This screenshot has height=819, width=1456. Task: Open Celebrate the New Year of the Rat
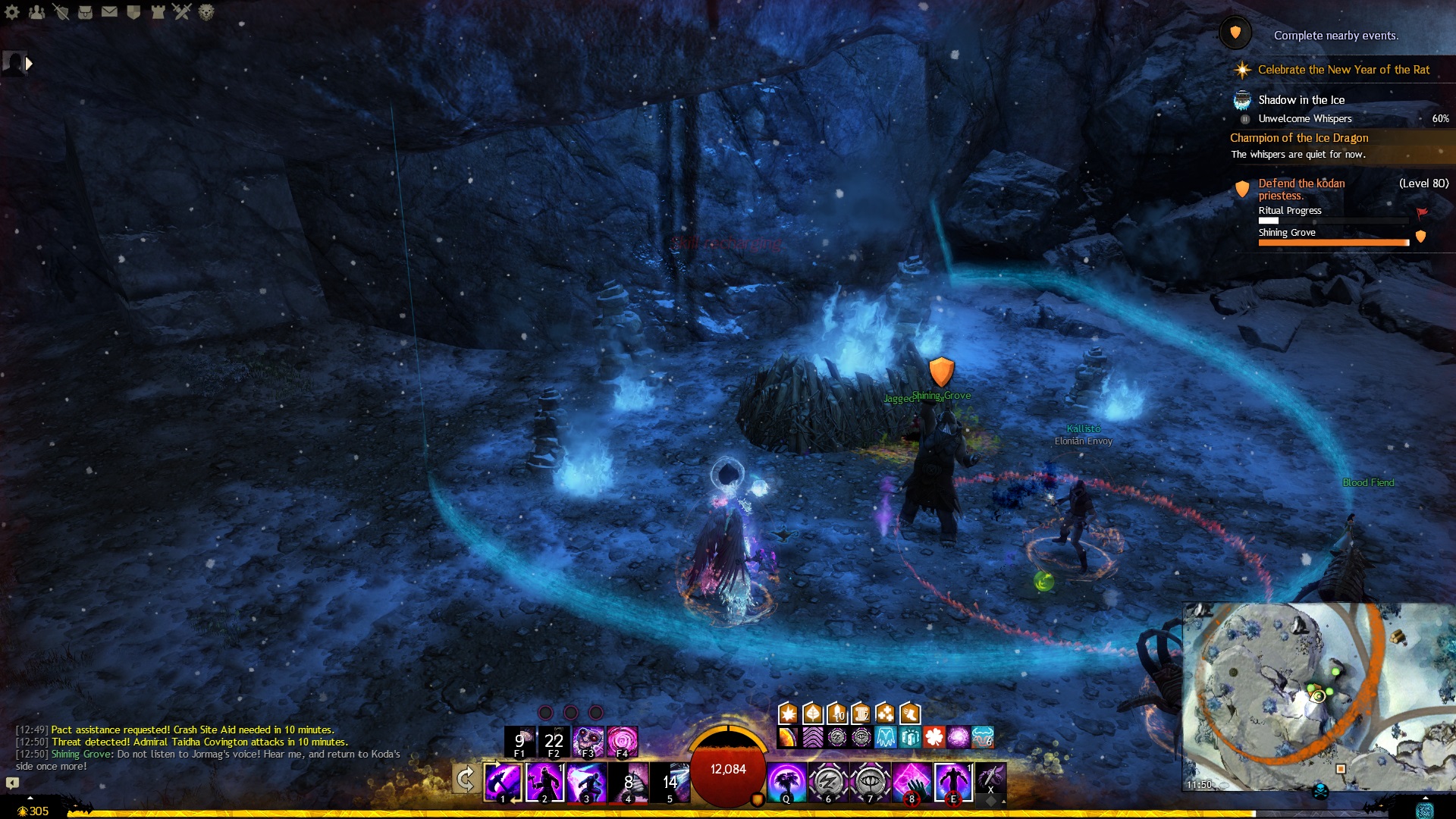1343,70
